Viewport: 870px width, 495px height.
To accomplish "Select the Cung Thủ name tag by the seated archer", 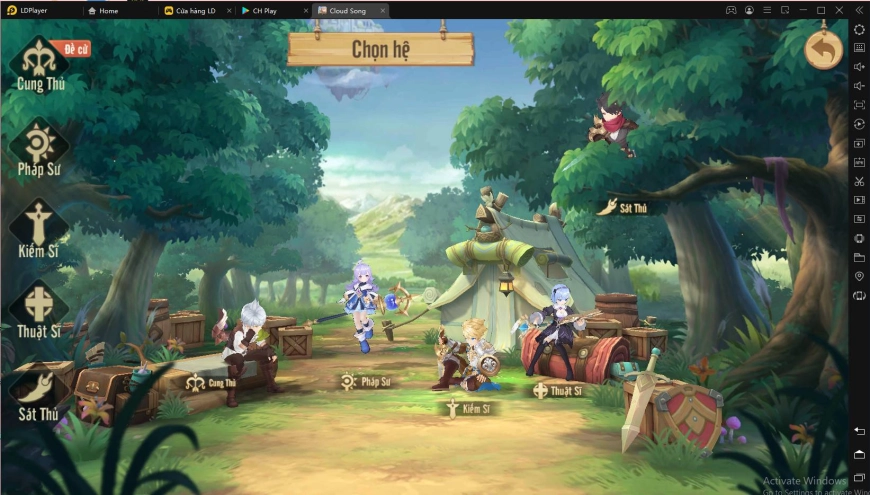I will coord(211,382).
